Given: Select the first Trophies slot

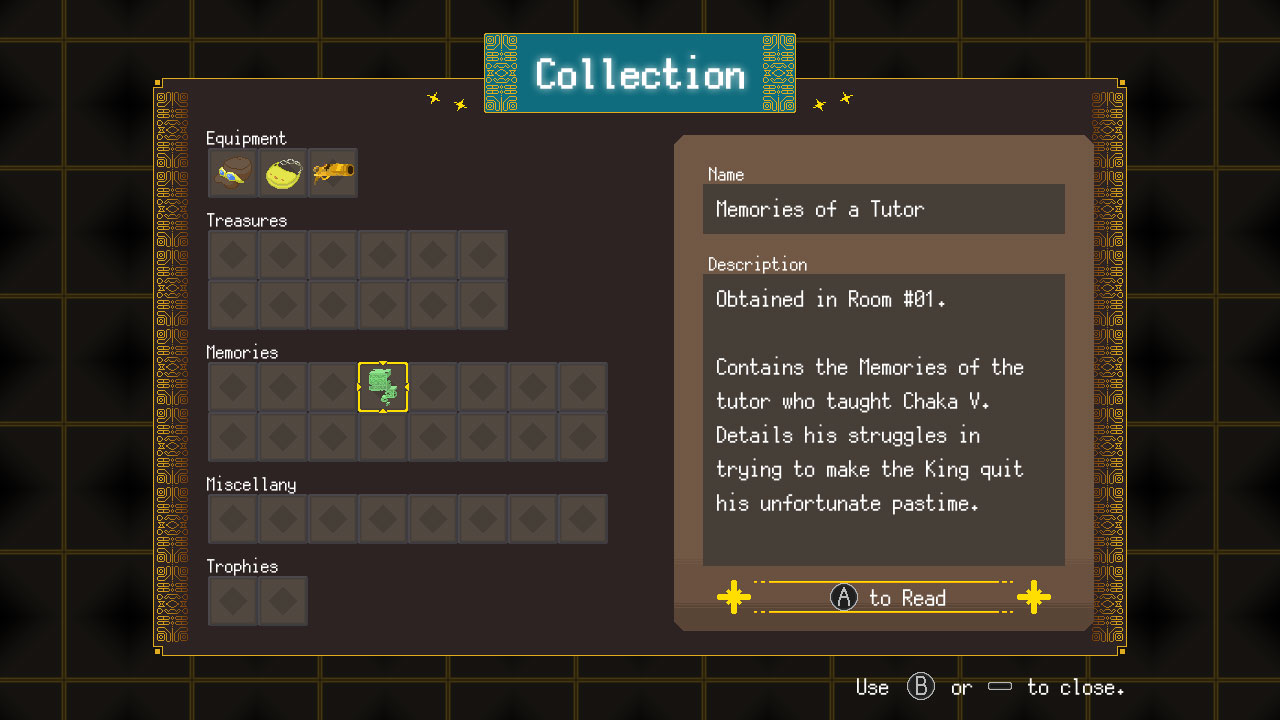Looking at the screenshot, I should click(x=232, y=600).
